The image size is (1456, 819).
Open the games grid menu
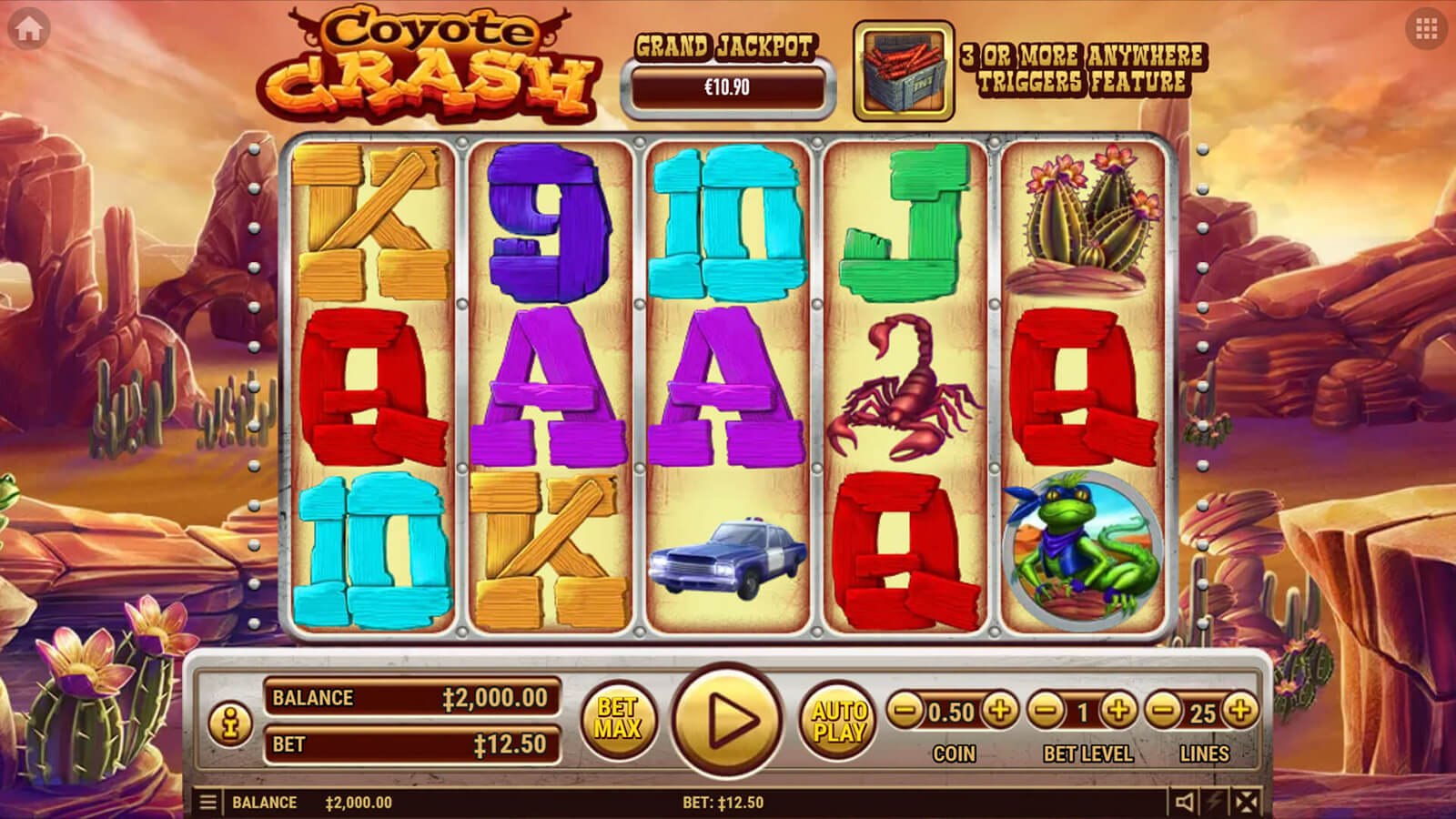point(1426,29)
